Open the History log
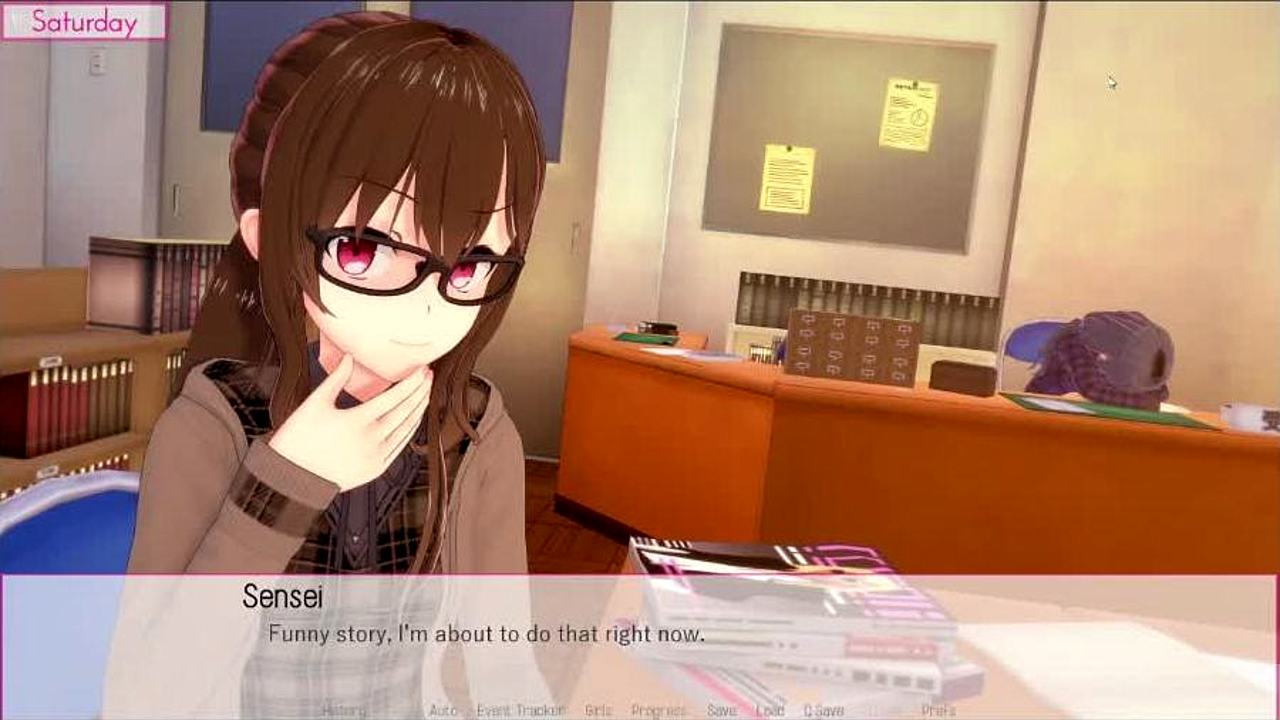 pos(345,710)
